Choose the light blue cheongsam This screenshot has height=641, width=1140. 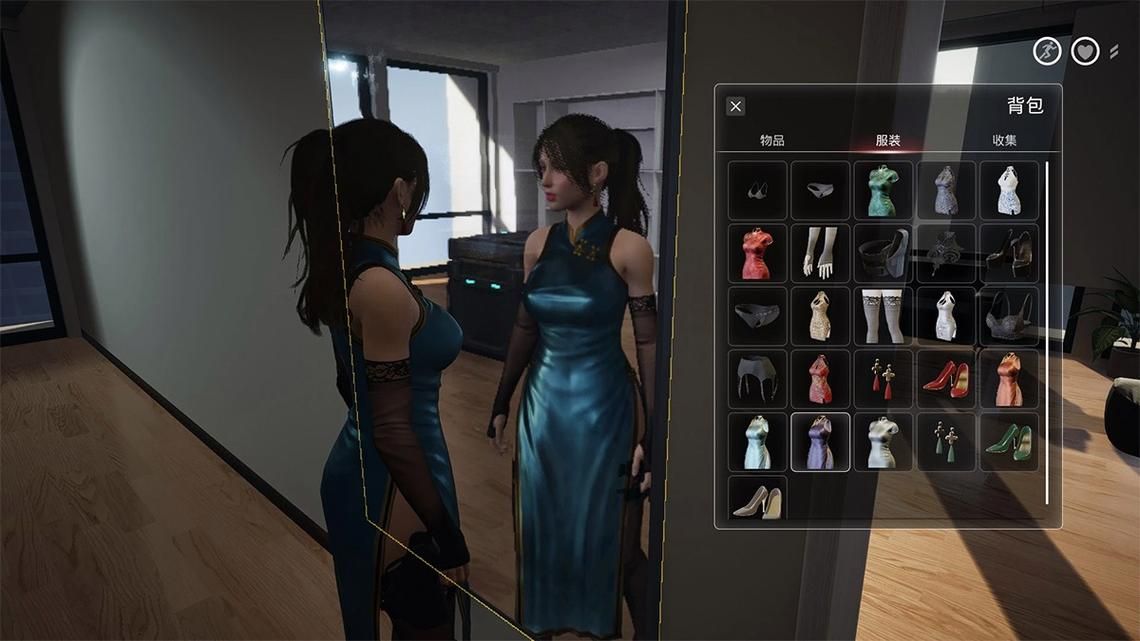(x=757, y=442)
